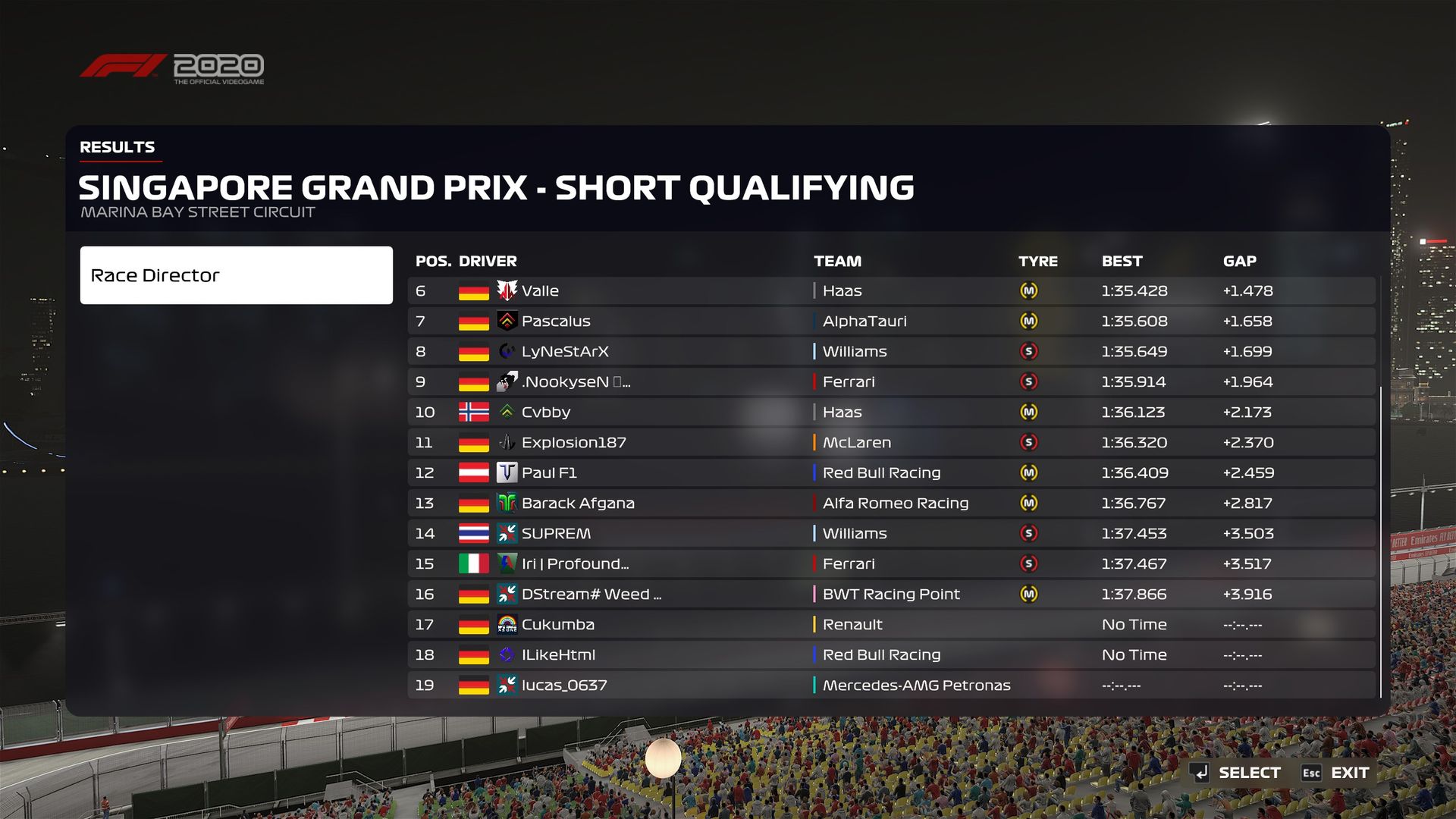Choose the Pascalus AlphaTauri row

(890, 322)
